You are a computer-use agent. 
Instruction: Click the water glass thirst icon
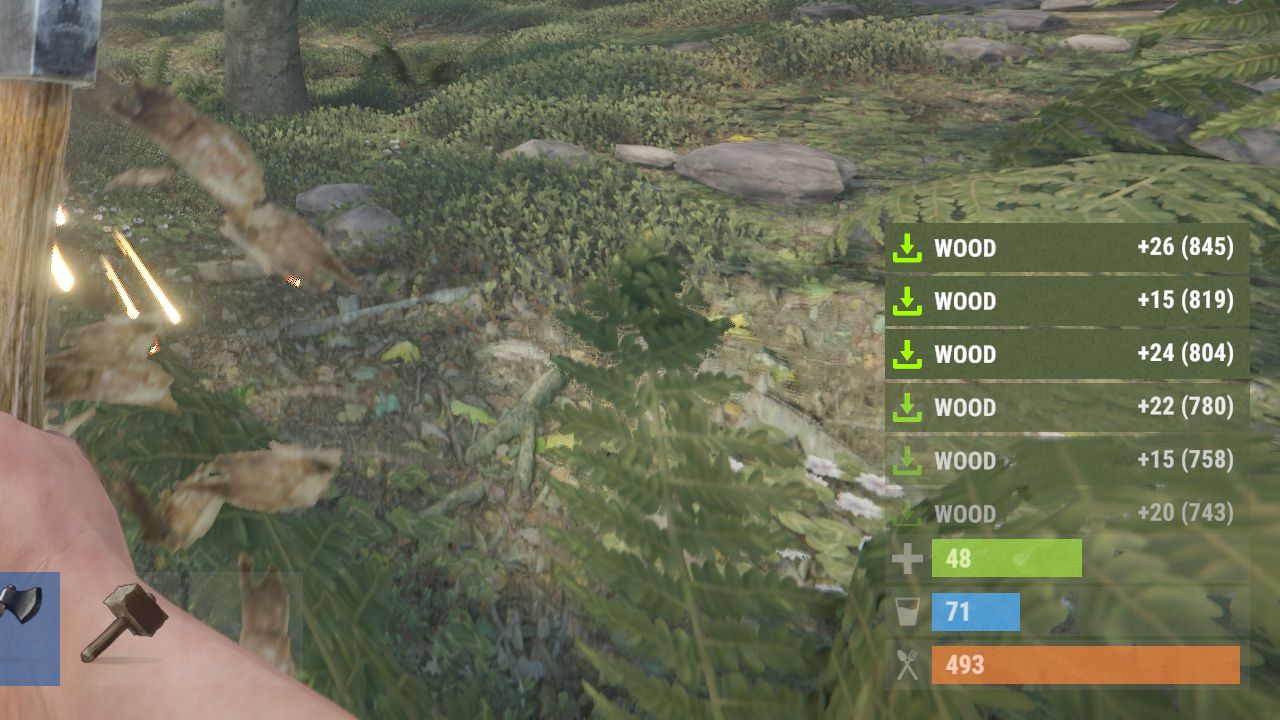pos(908,611)
